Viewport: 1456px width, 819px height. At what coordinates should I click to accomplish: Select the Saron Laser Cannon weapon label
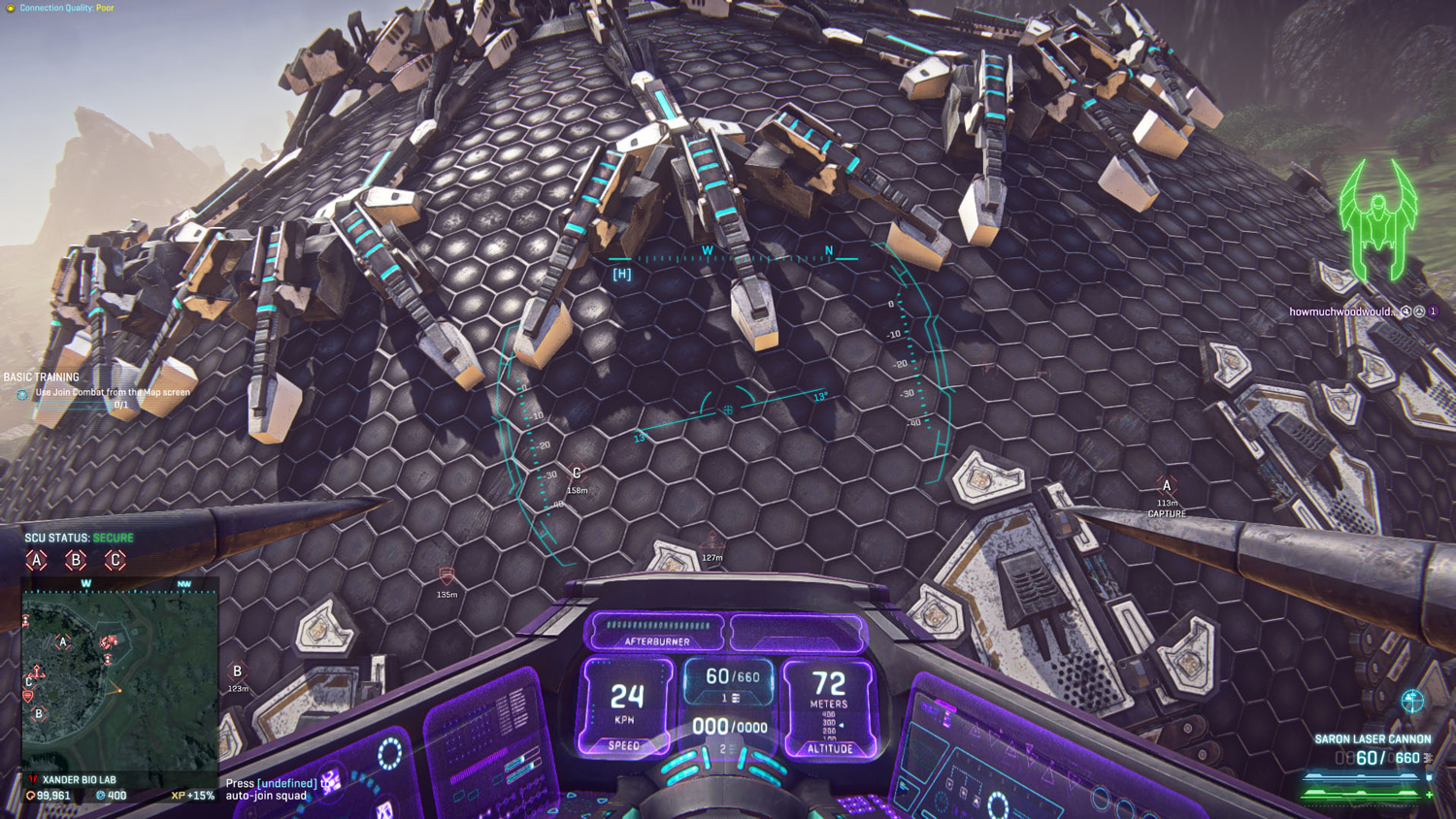coord(1373,739)
